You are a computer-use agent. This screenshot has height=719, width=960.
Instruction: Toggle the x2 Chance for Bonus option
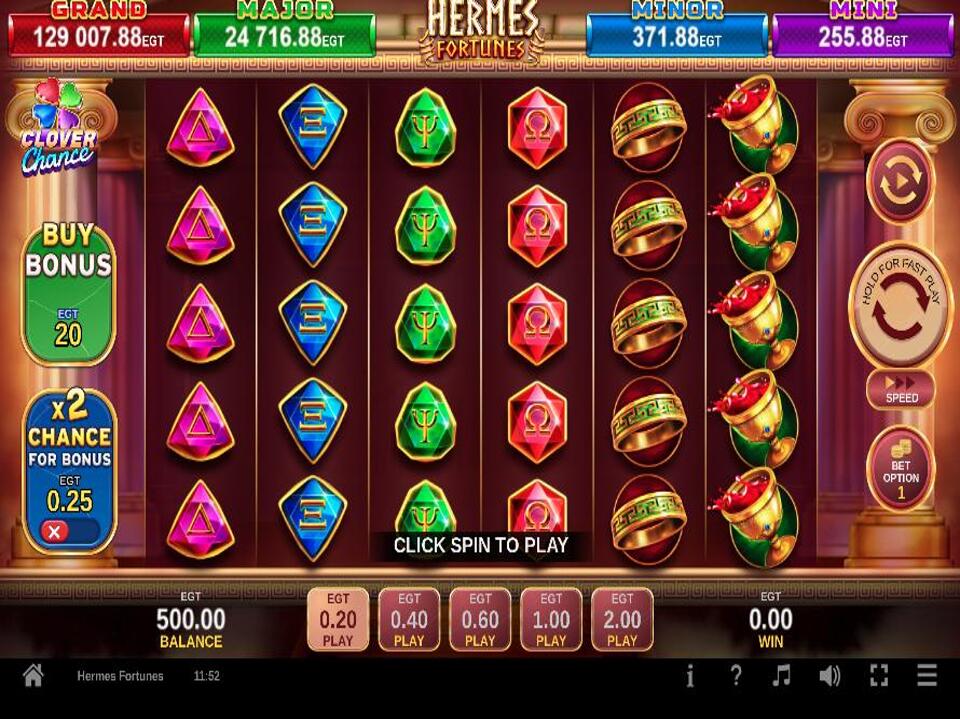tap(68, 470)
